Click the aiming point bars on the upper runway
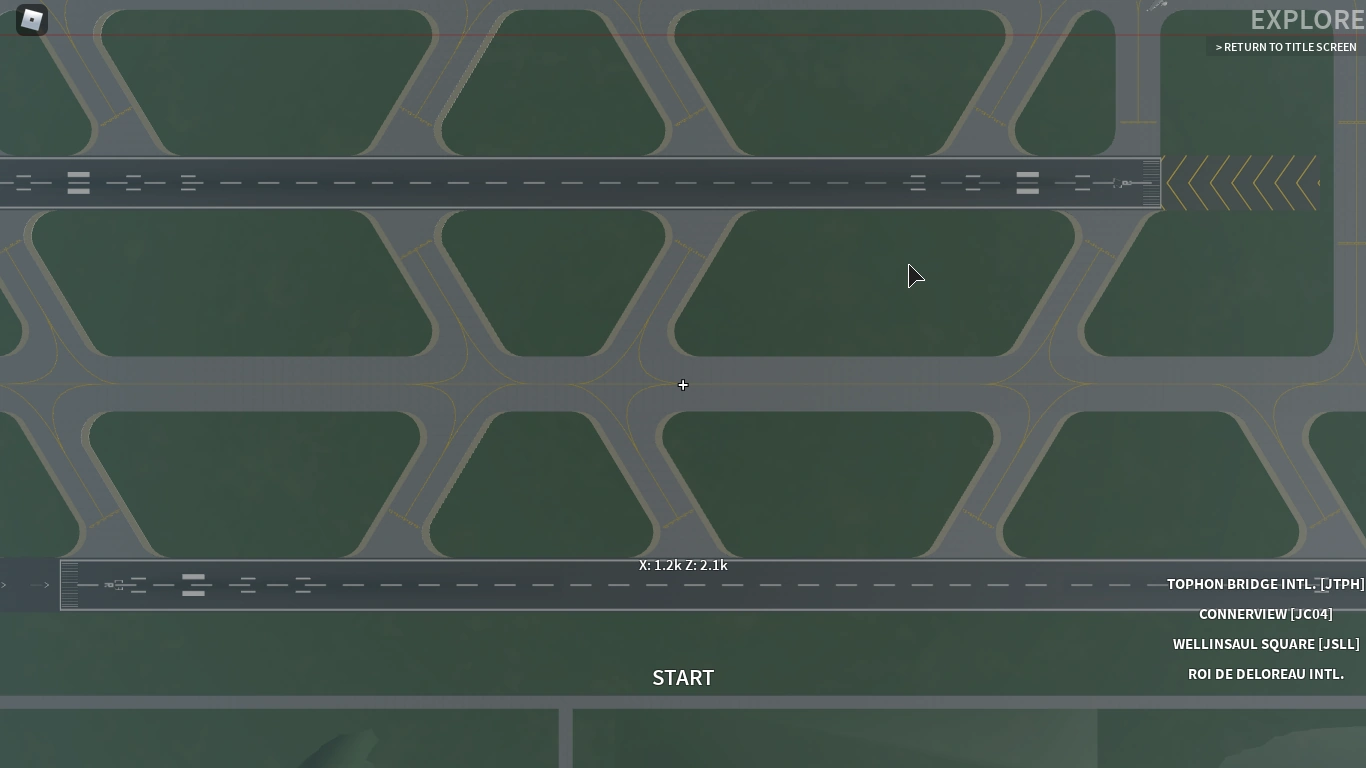1366x768 pixels. click(78, 182)
